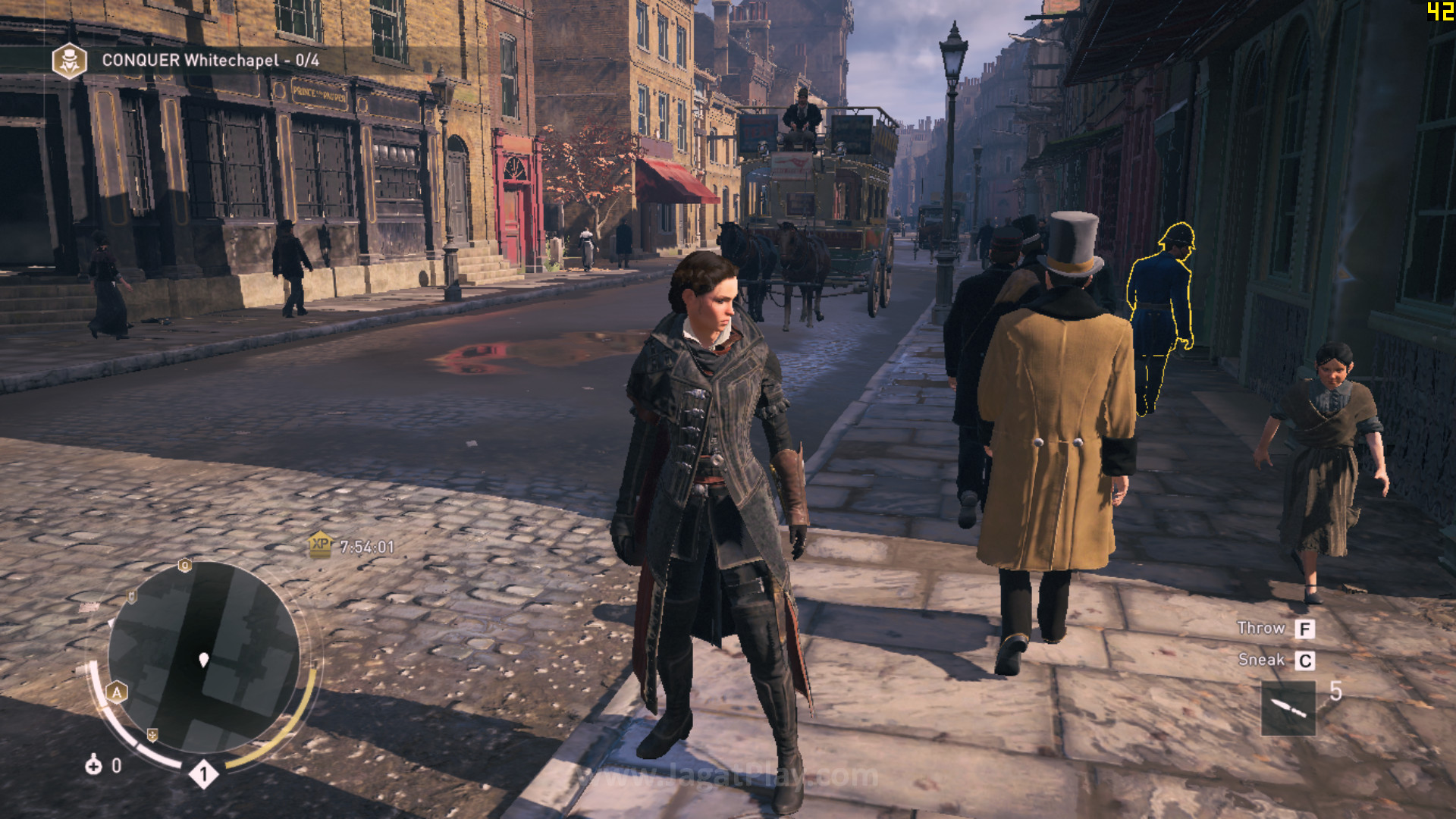Select the A marker on the minimap edge

117,692
